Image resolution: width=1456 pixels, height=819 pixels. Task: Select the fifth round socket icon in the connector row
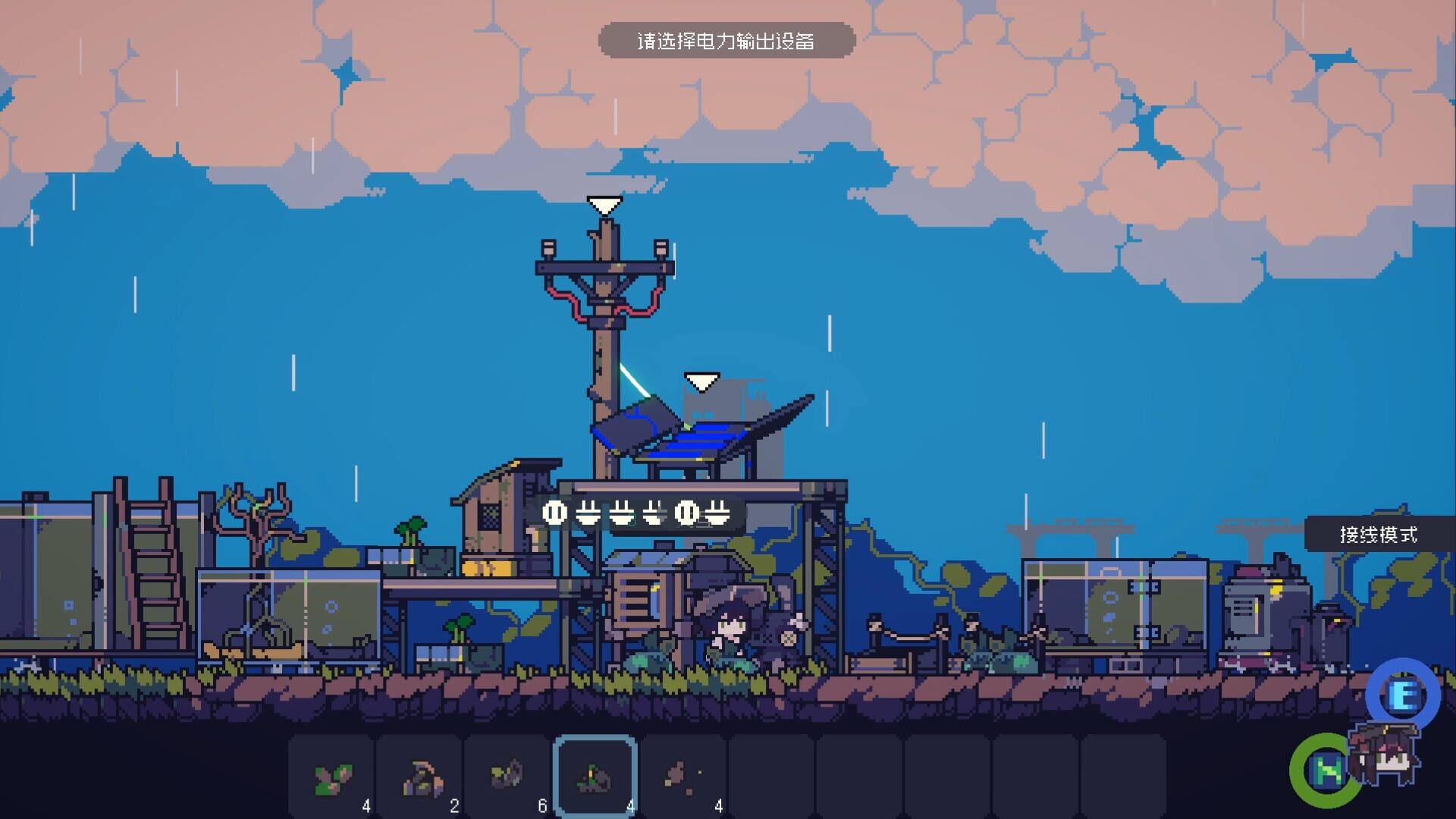pyautogui.click(x=688, y=513)
